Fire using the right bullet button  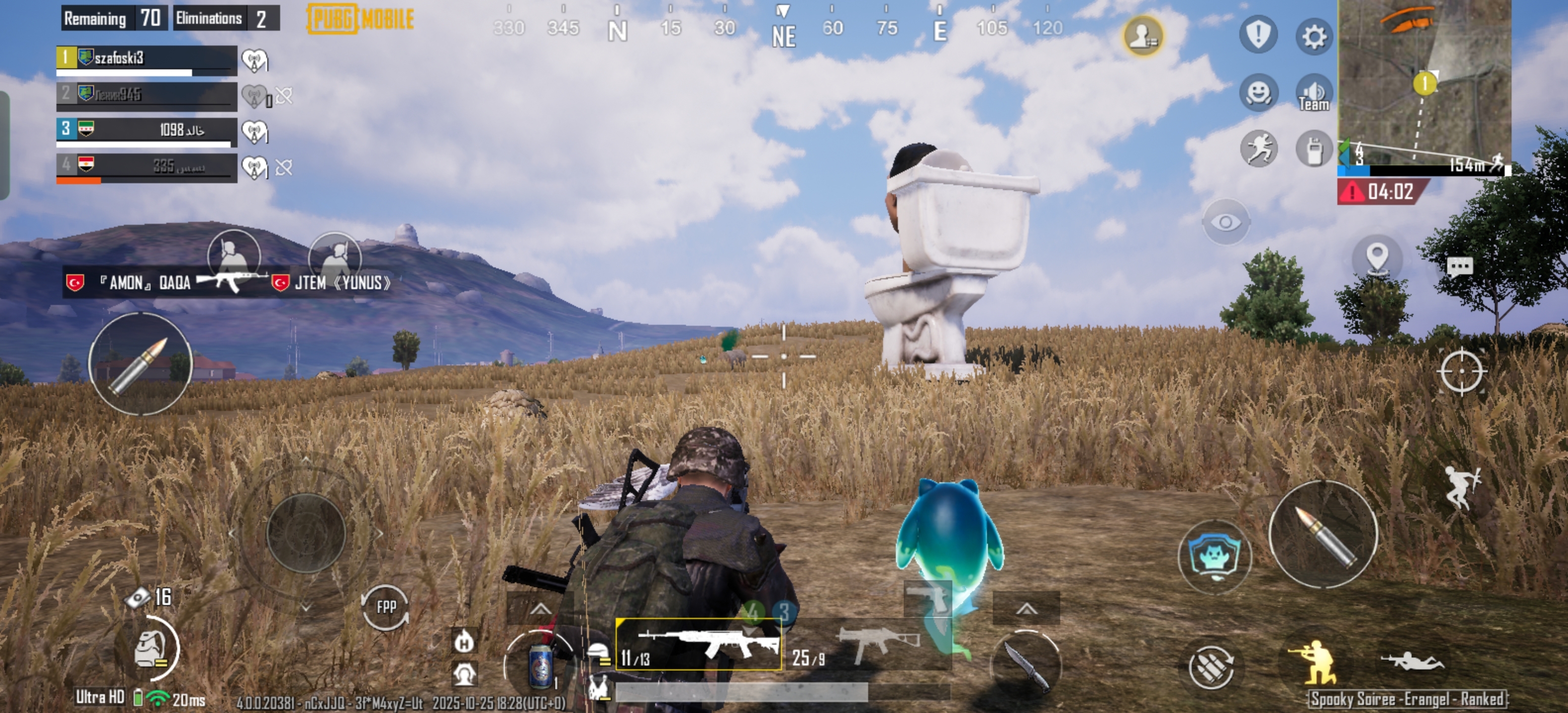(1323, 534)
